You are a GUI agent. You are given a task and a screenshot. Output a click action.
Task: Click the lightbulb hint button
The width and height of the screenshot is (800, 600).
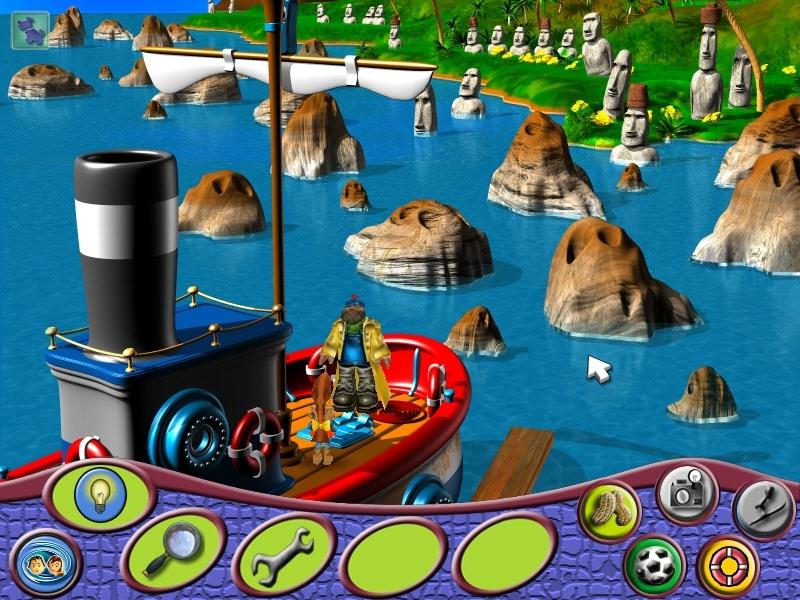tap(99, 493)
